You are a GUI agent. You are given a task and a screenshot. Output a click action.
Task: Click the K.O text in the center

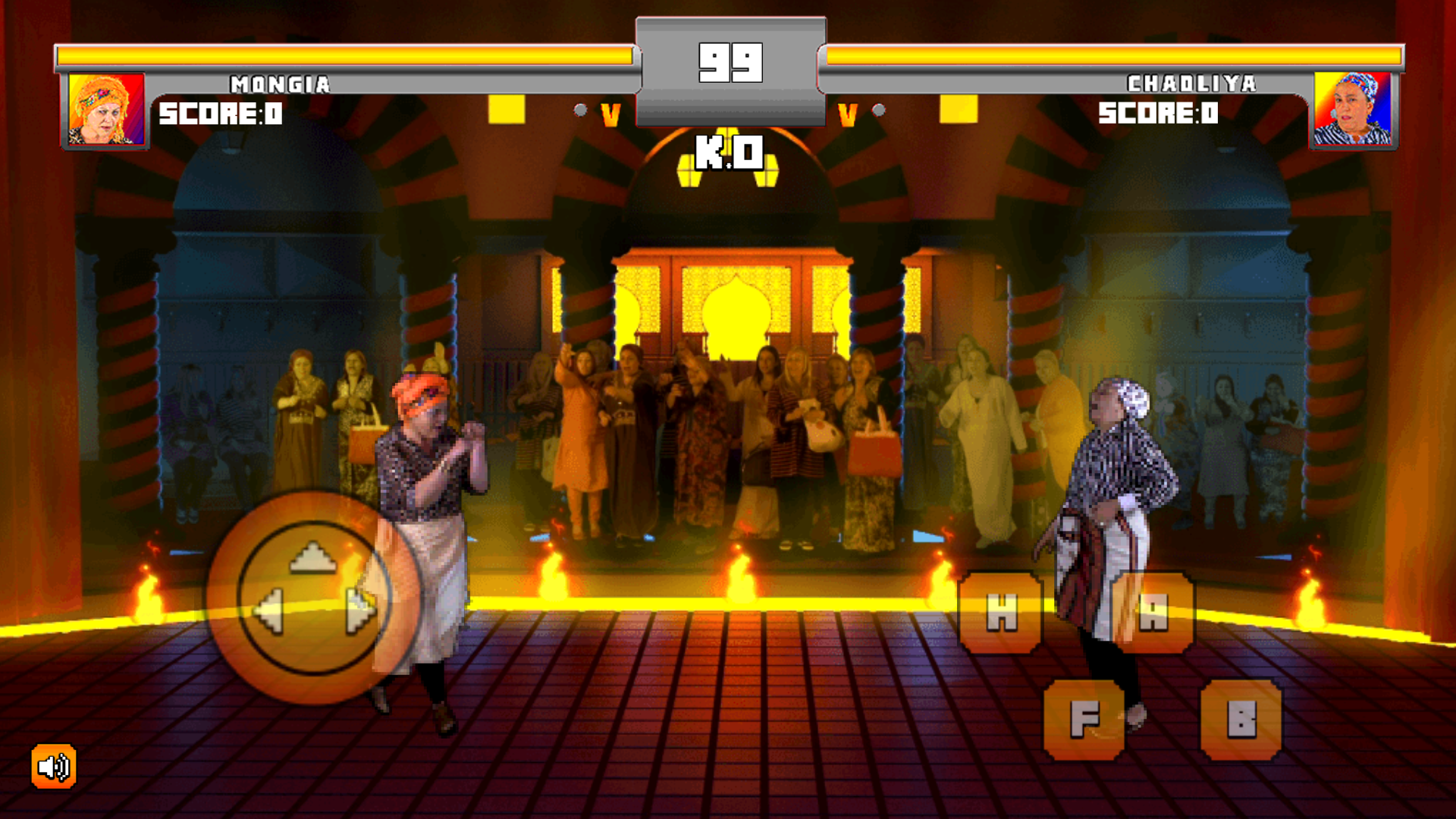tap(730, 154)
